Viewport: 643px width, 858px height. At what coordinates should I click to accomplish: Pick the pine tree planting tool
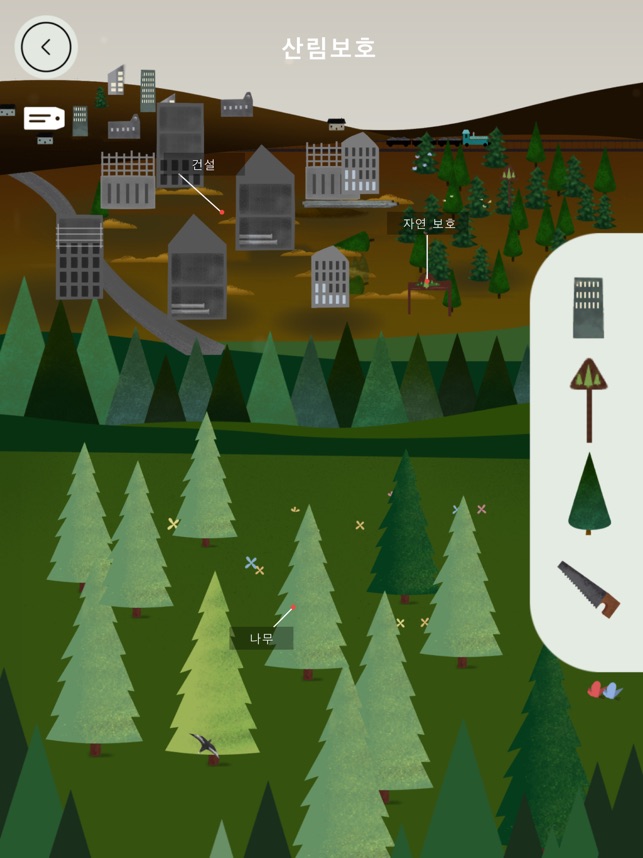[x=589, y=493]
